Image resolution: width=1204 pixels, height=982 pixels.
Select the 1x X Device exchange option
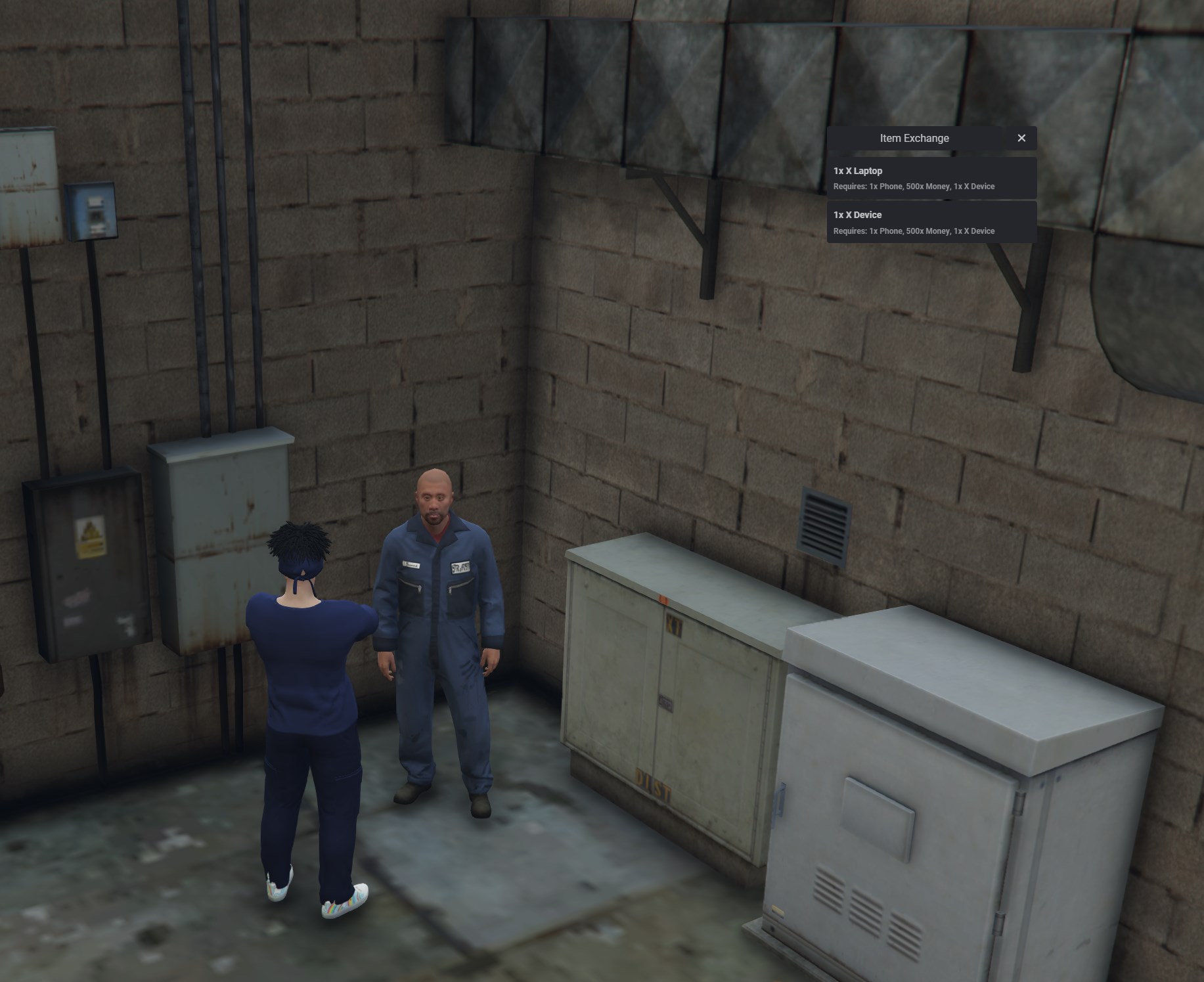[931, 222]
